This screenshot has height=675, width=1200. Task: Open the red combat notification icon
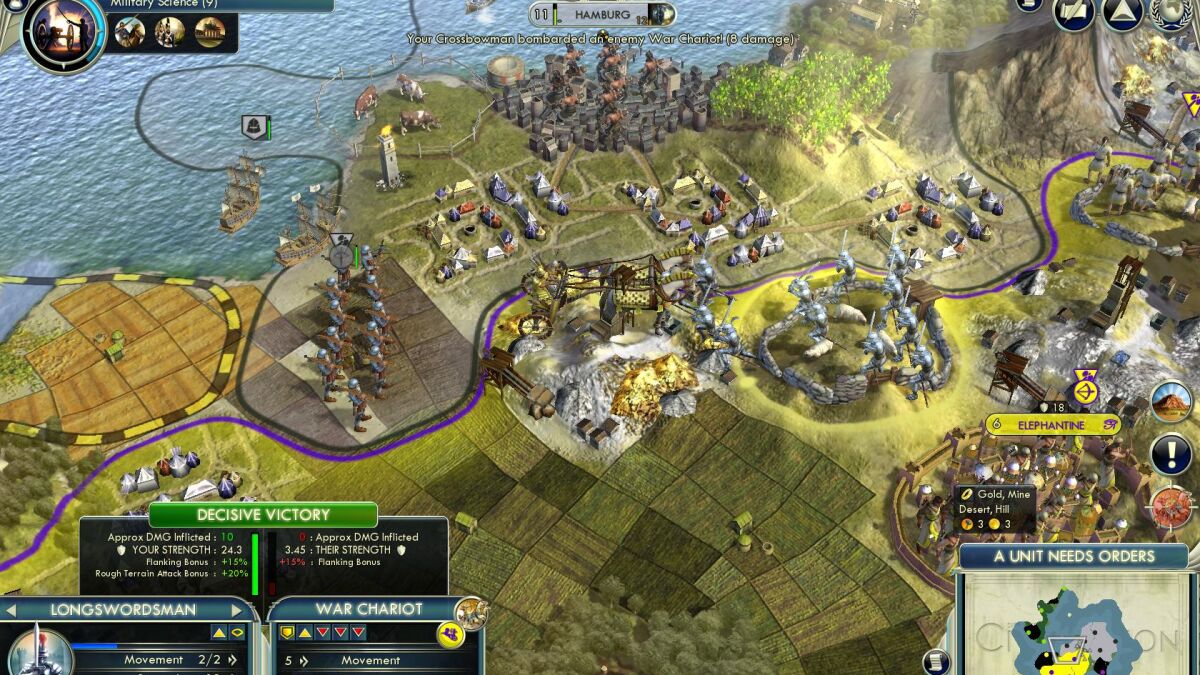tap(1171, 507)
